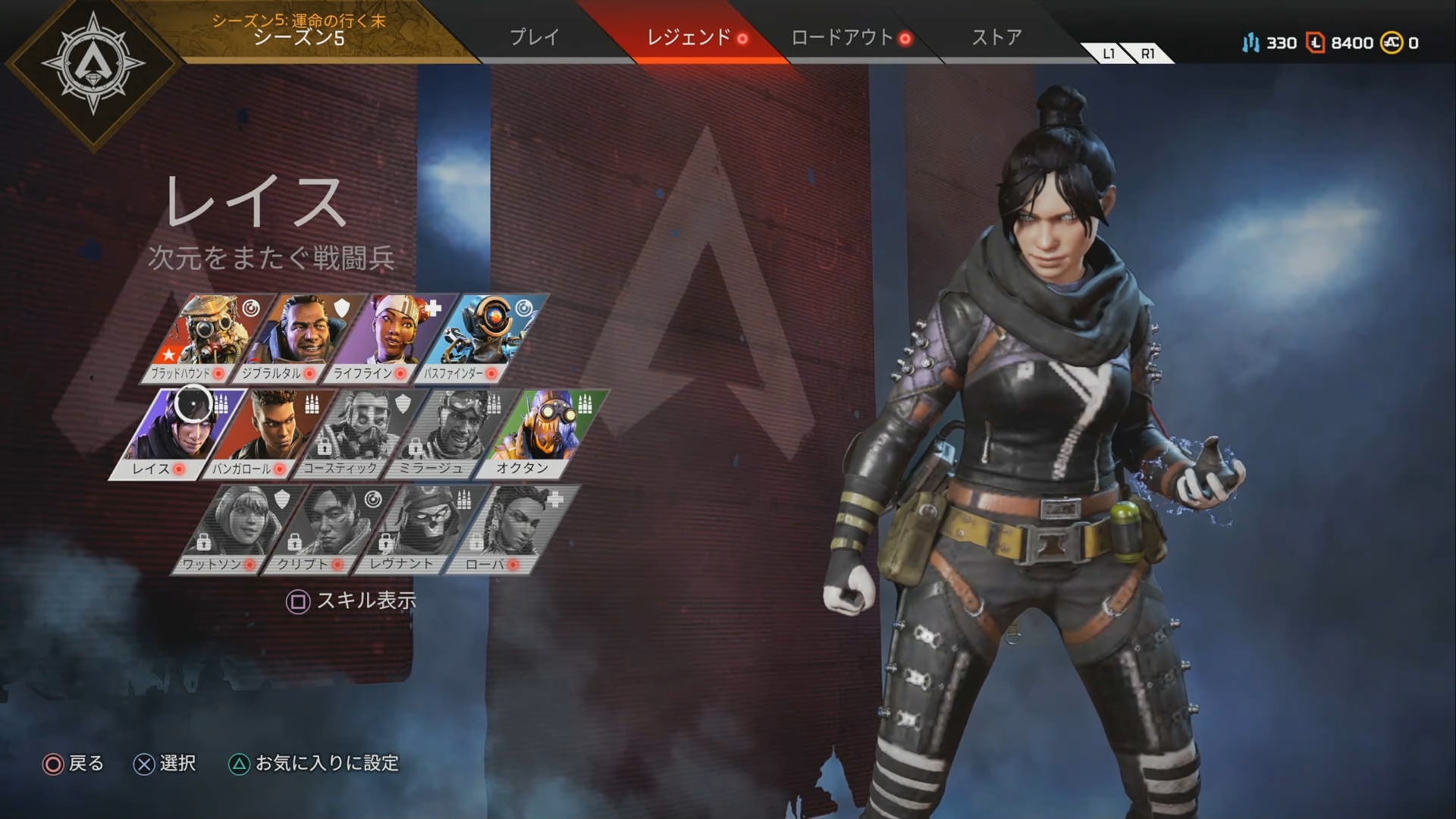Select the ライフライン legend tile
The image size is (1456, 819).
(x=391, y=338)
